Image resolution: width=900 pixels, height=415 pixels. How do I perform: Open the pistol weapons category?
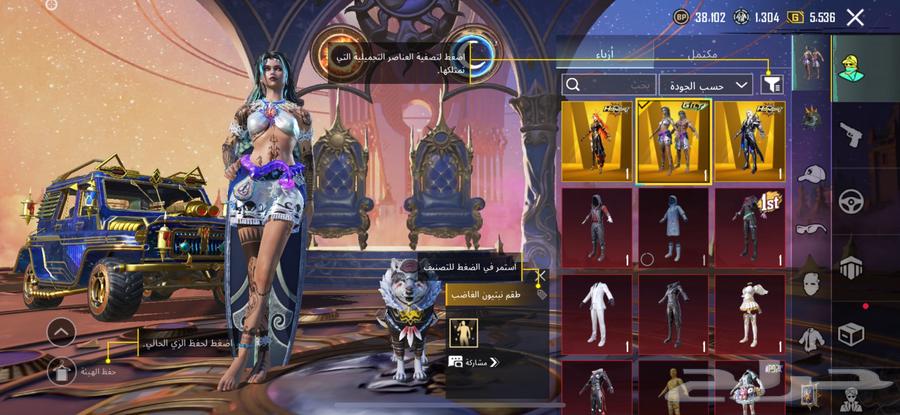(x=851, y=133)
